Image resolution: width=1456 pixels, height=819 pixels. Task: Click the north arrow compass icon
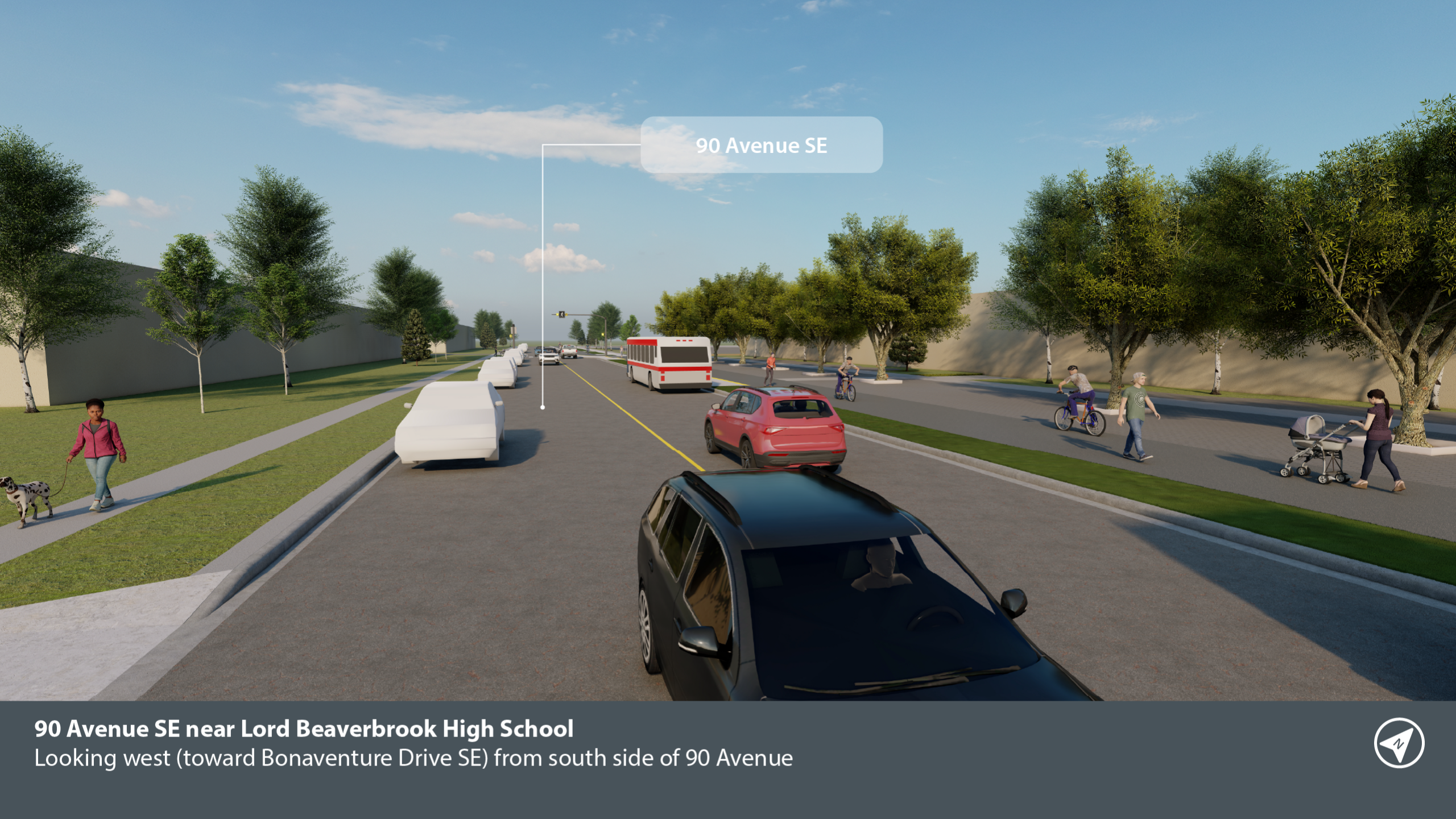tap(1399, 743)
